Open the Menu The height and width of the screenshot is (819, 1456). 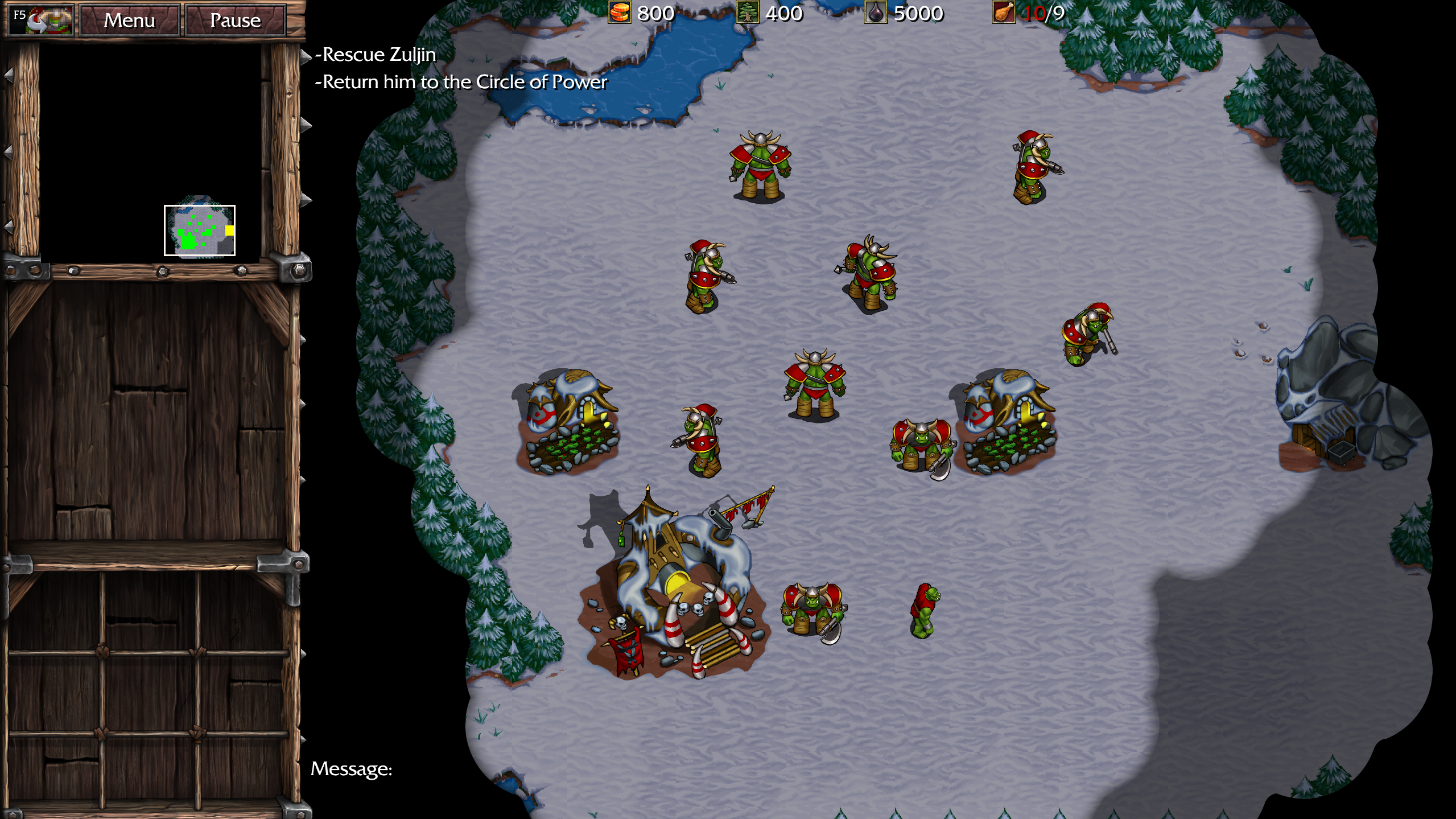pyautogui.click(x=130, y=19)
